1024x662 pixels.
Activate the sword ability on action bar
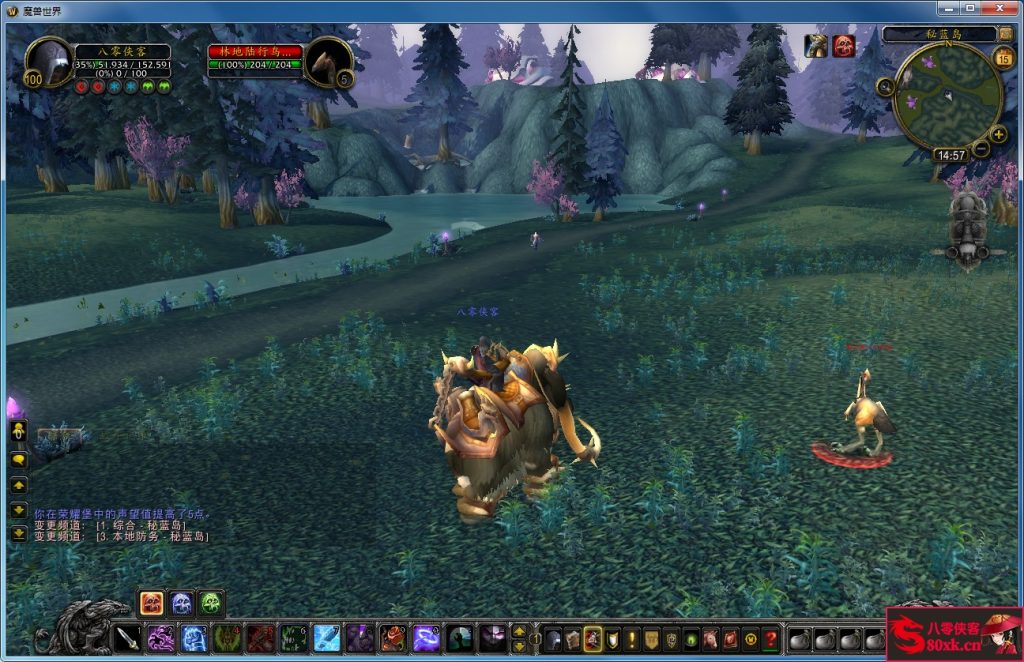click(x=128, y=638)
